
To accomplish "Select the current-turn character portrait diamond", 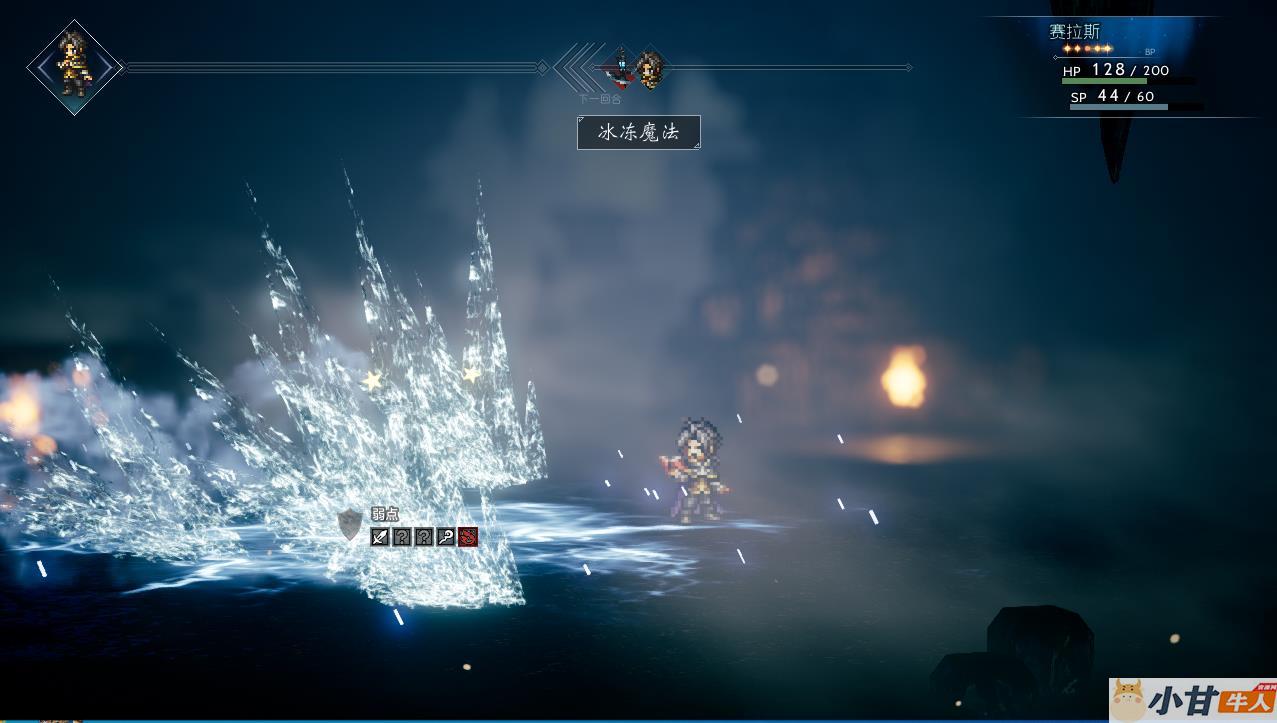I will coord(75,67).
